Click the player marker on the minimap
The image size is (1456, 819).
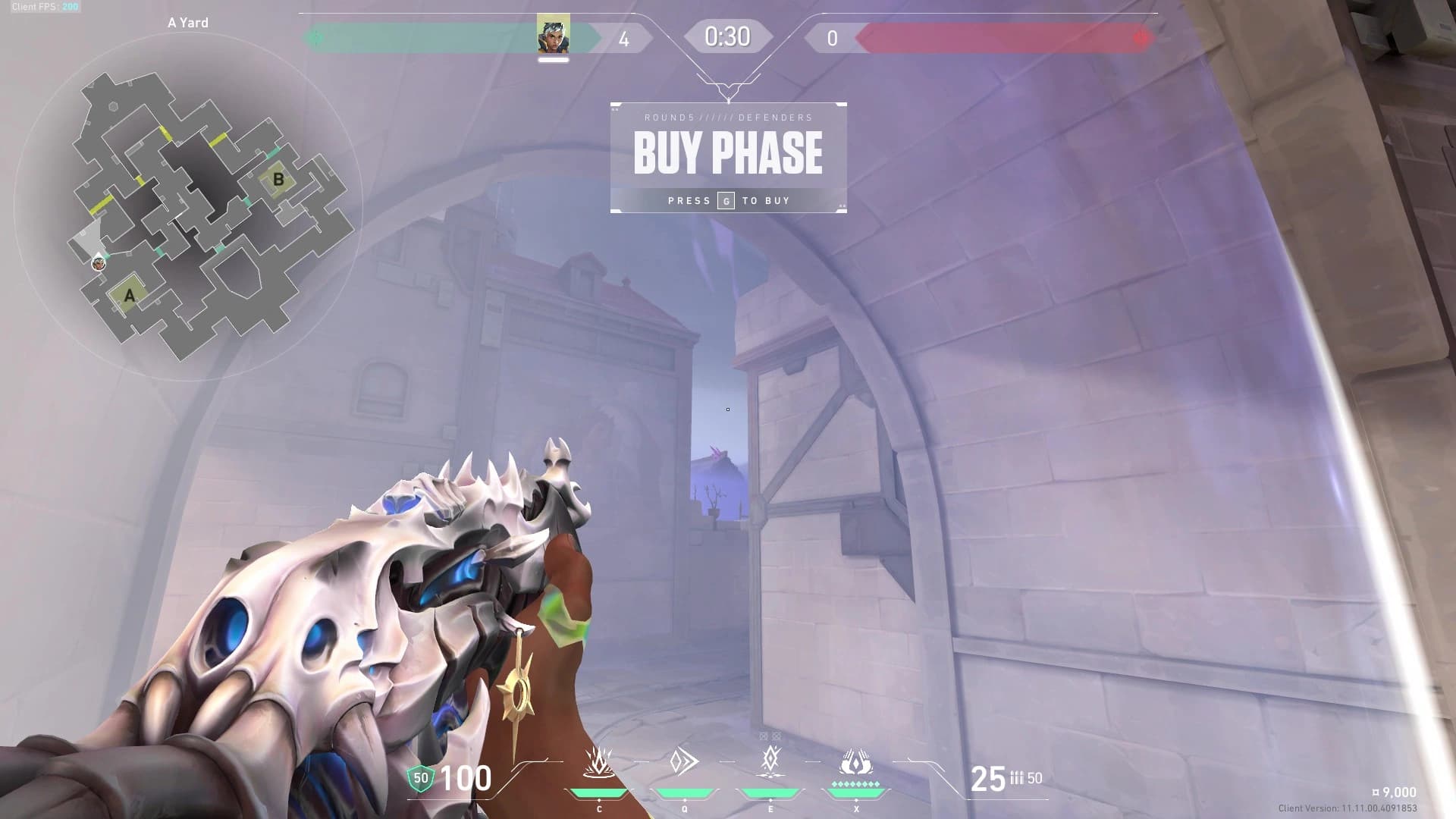(98, 263)
